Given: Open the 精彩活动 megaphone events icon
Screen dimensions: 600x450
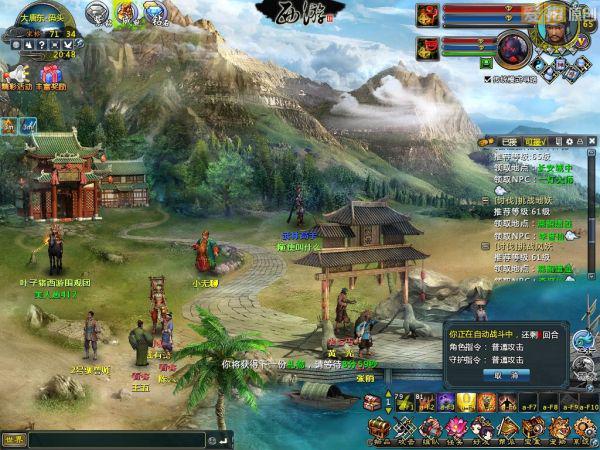Looking at the screenshot, I should point(15,75).
